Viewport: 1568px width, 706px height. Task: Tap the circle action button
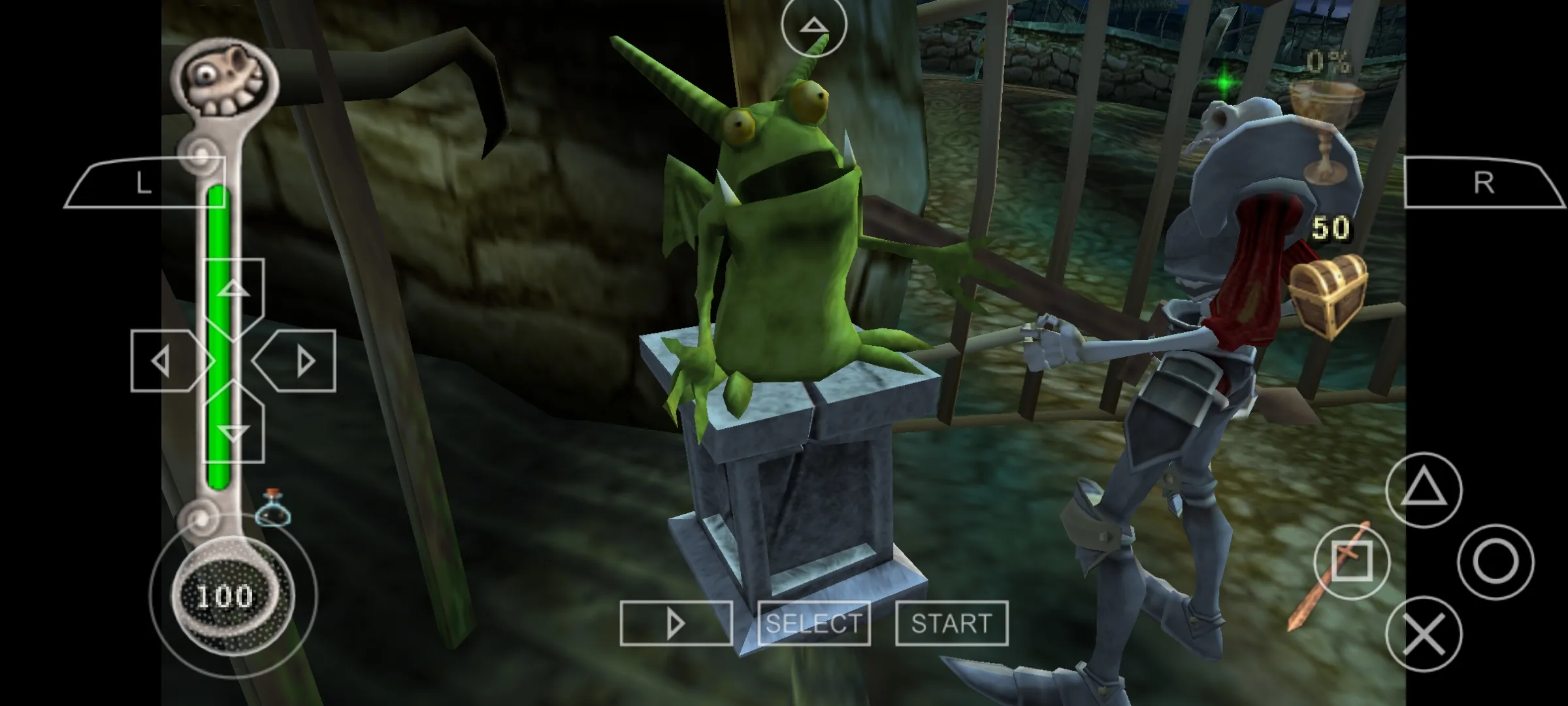[1495, 562]
